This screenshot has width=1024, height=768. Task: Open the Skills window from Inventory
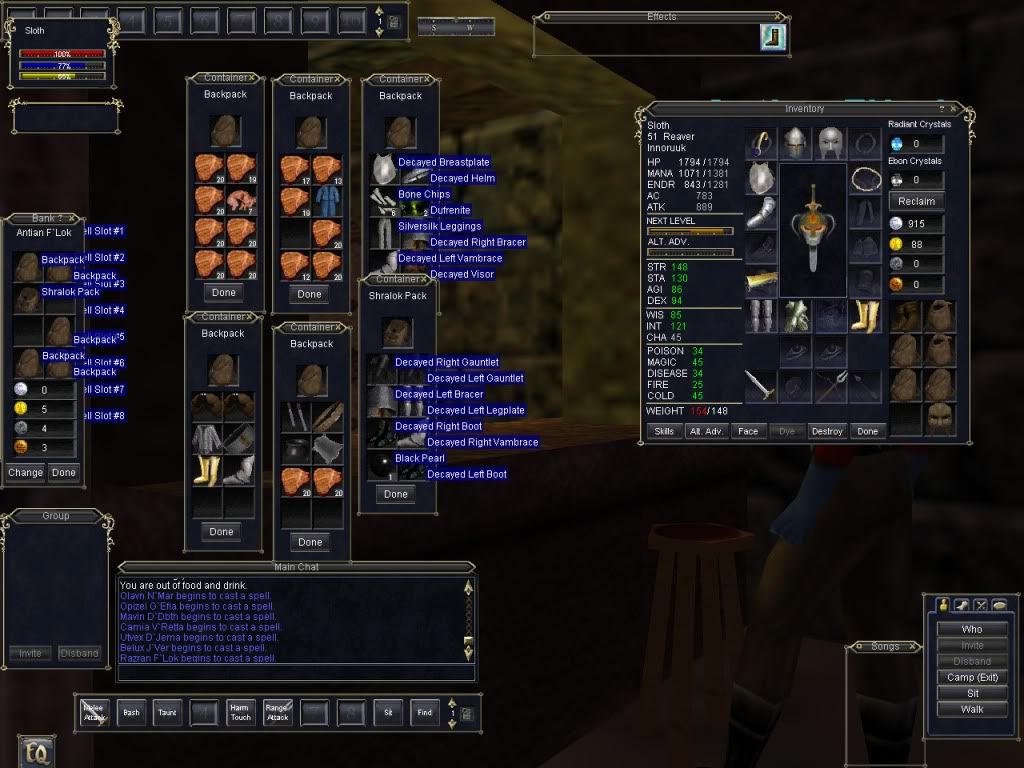(664, 431)
